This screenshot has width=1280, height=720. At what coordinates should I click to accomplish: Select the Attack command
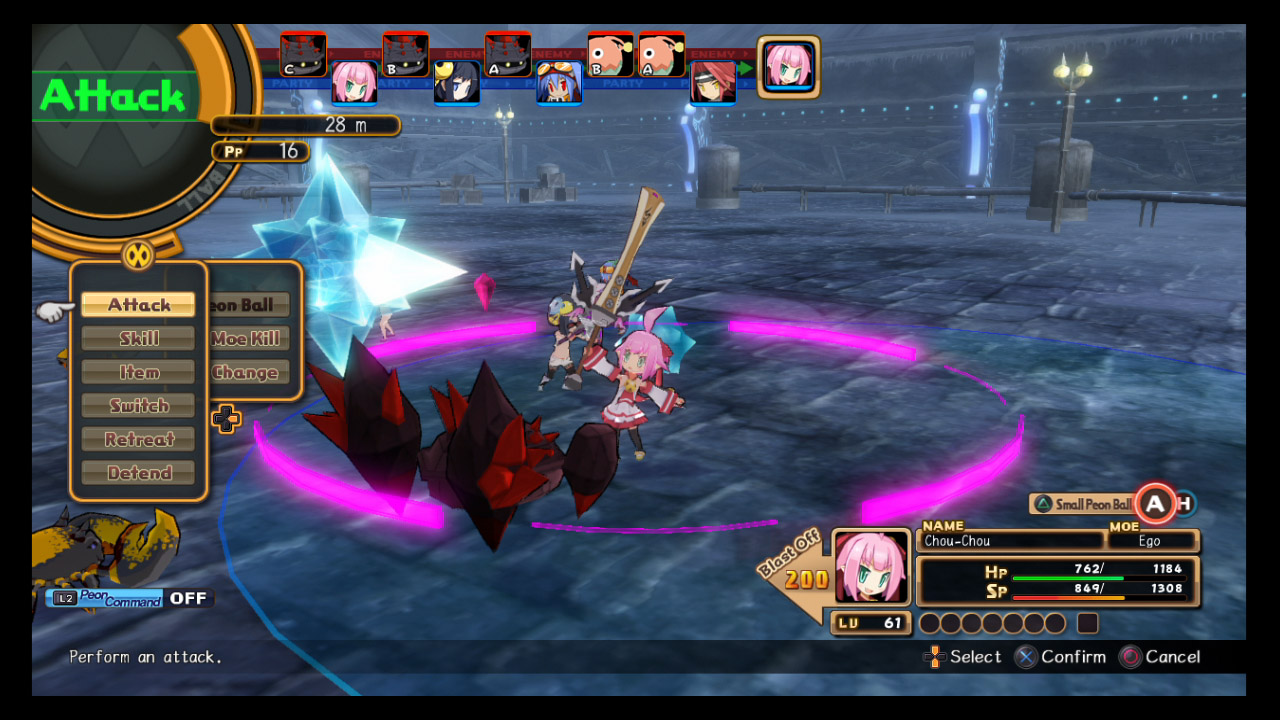click(139, 305)
